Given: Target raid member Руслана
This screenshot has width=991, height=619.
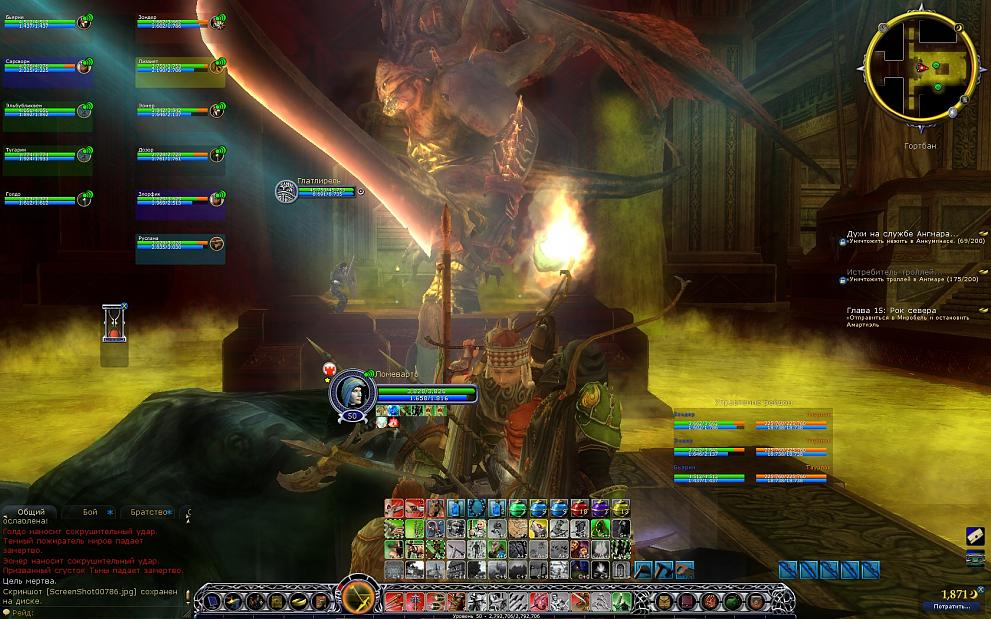Looking at the screenshot, I should (180, 243).
